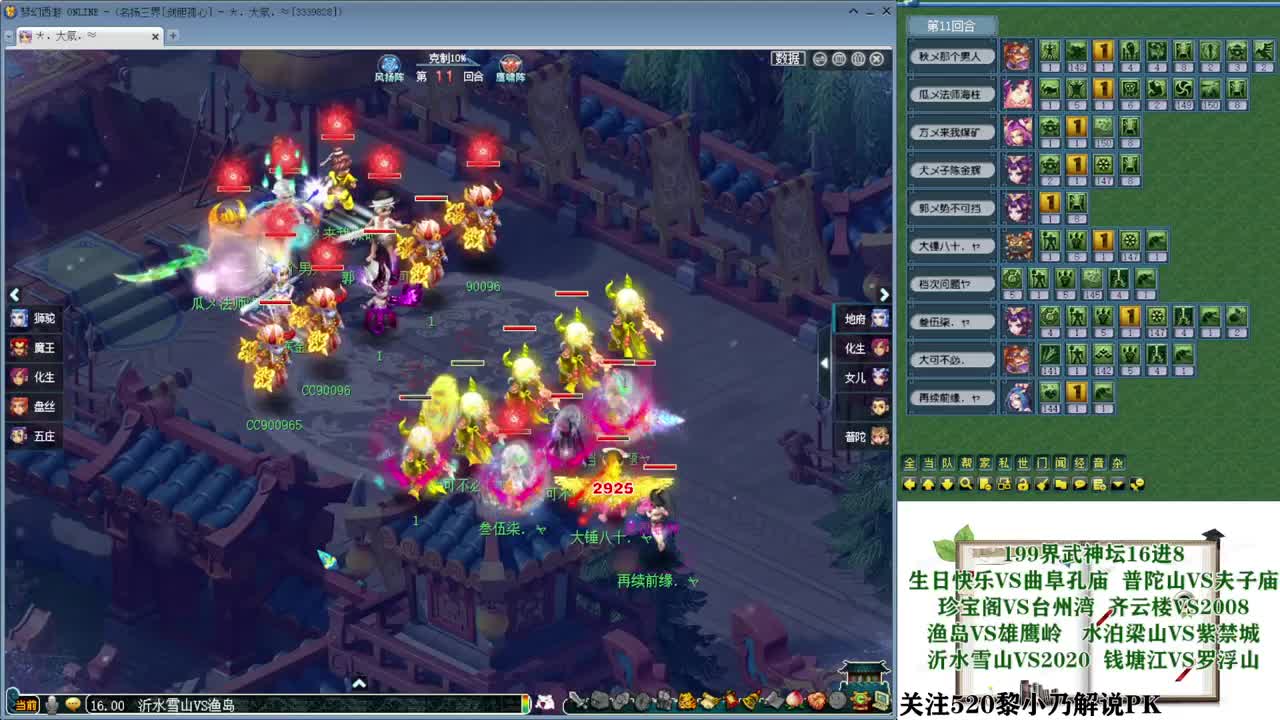Click the 数据 button above the battle

point(789,58)
